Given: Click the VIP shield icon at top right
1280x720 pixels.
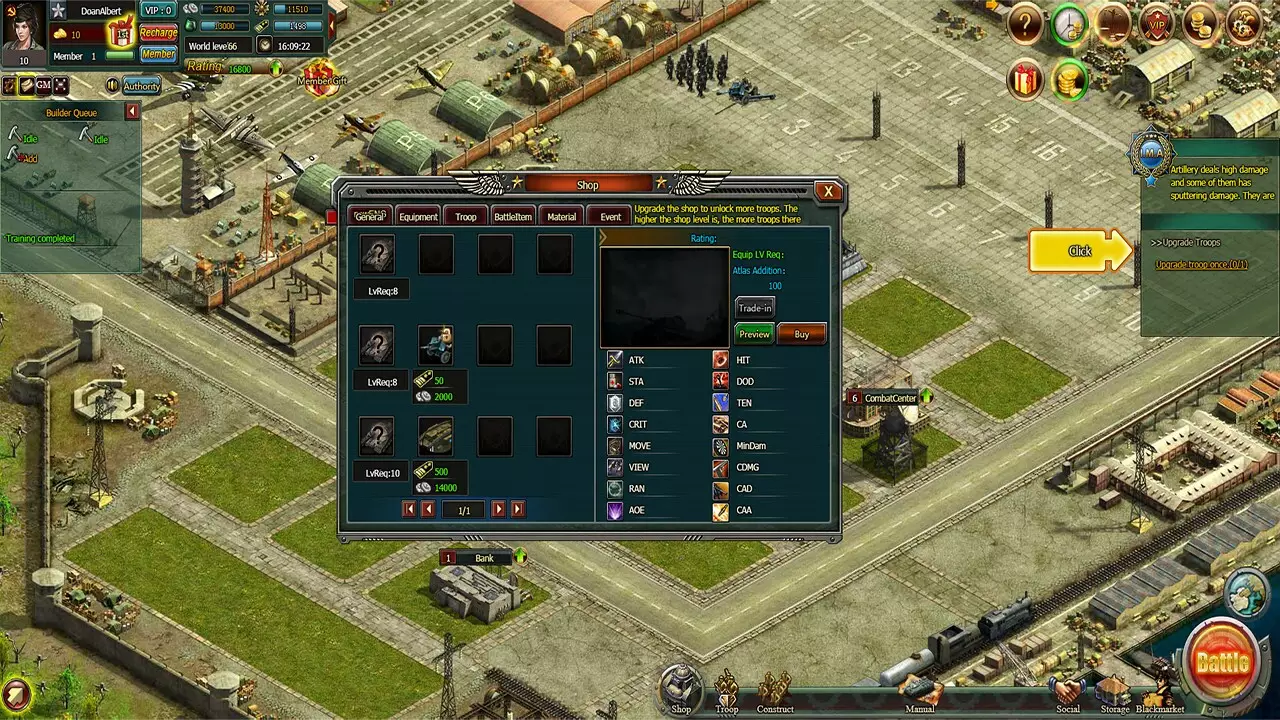Looking at the screenshot, I should (1157, 24).
